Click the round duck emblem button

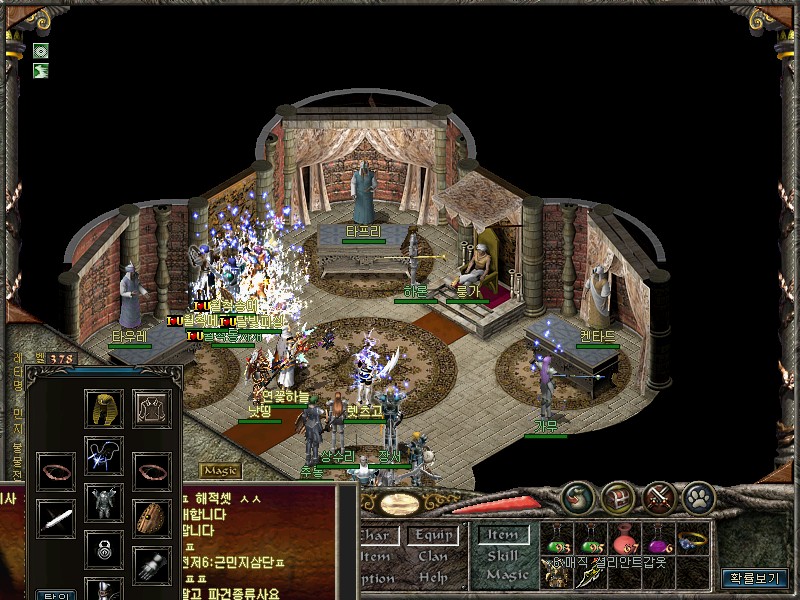pos(576,497)
